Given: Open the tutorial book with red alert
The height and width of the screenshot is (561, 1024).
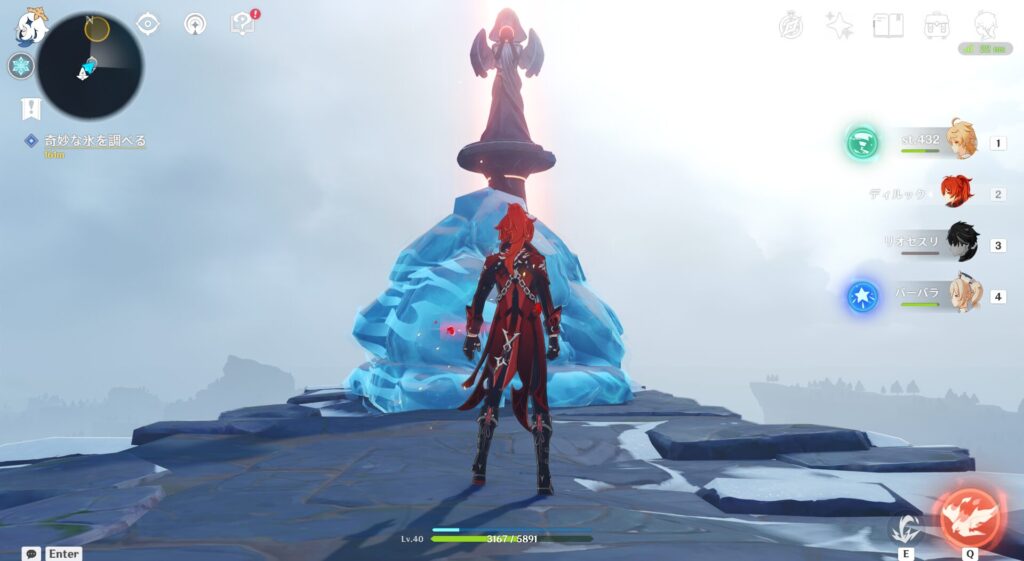Looking at the screenshot, I should pyautogui.click(x=242, y=23).
